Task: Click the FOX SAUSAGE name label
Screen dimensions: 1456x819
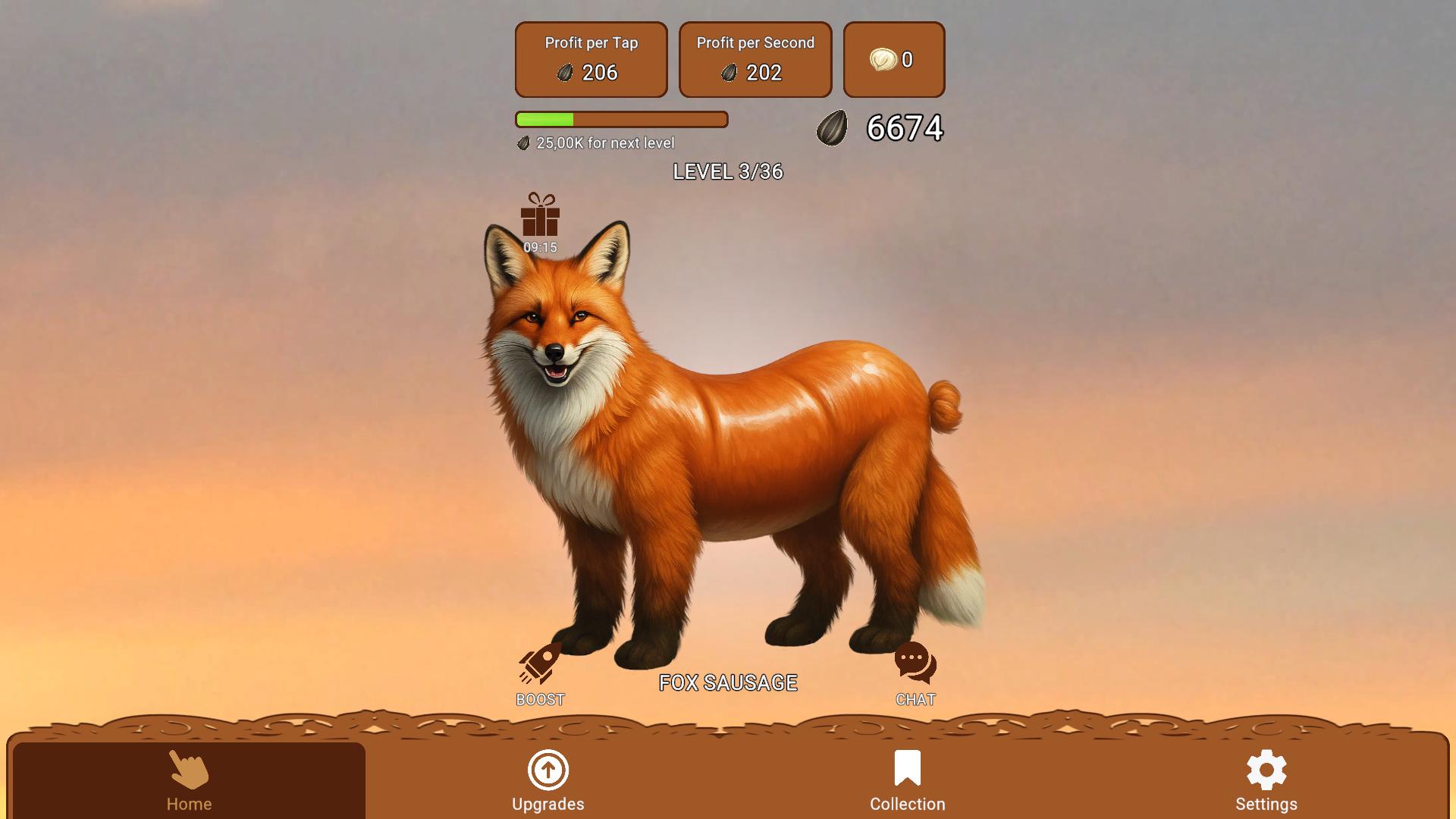Action: pyautogui.click(x=727, y=682)
